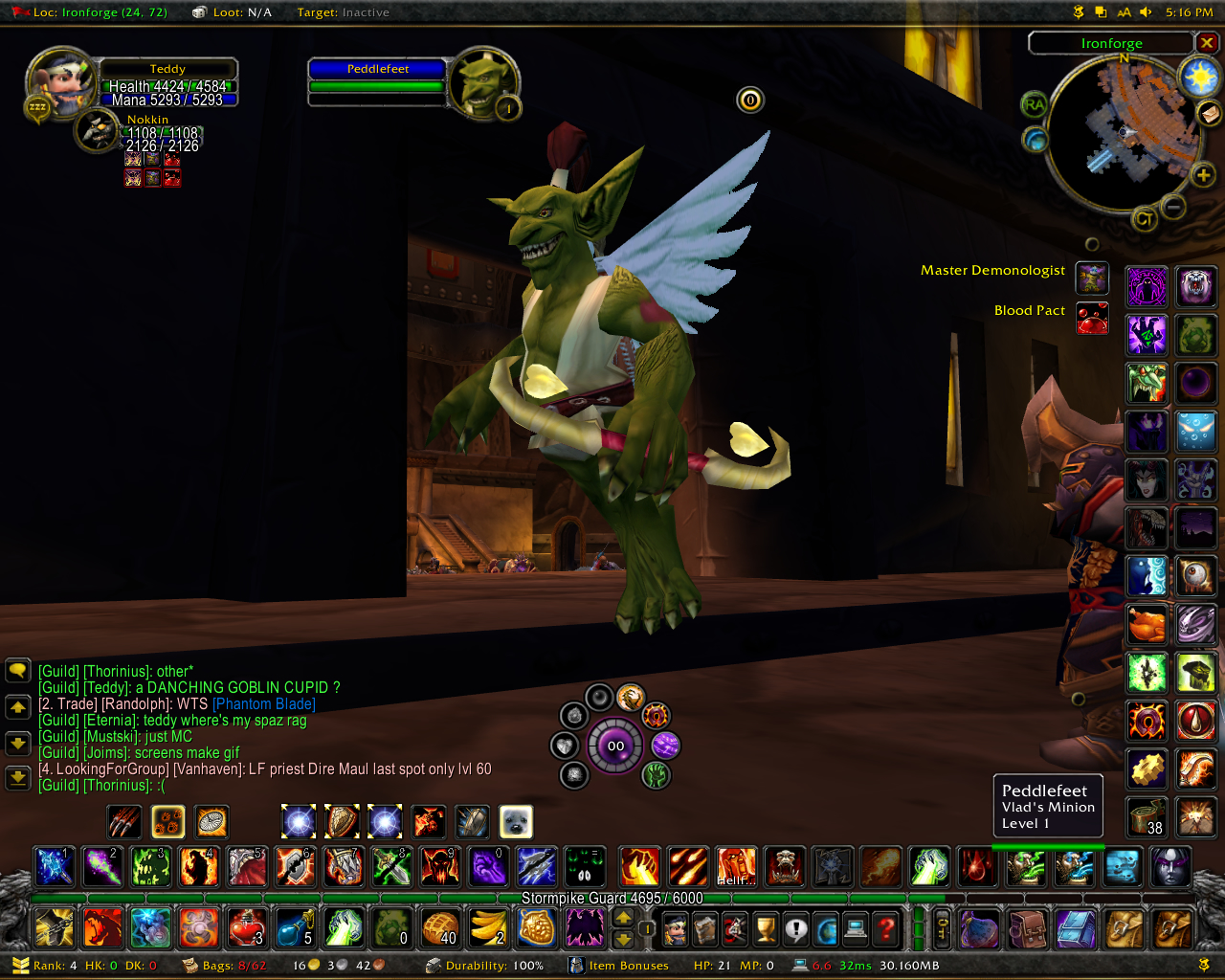The height and width of the screenshot is (980, 1225).
Task: Close the minimap with the X button
Action: pyautogui.click(x=1207, y=43)
